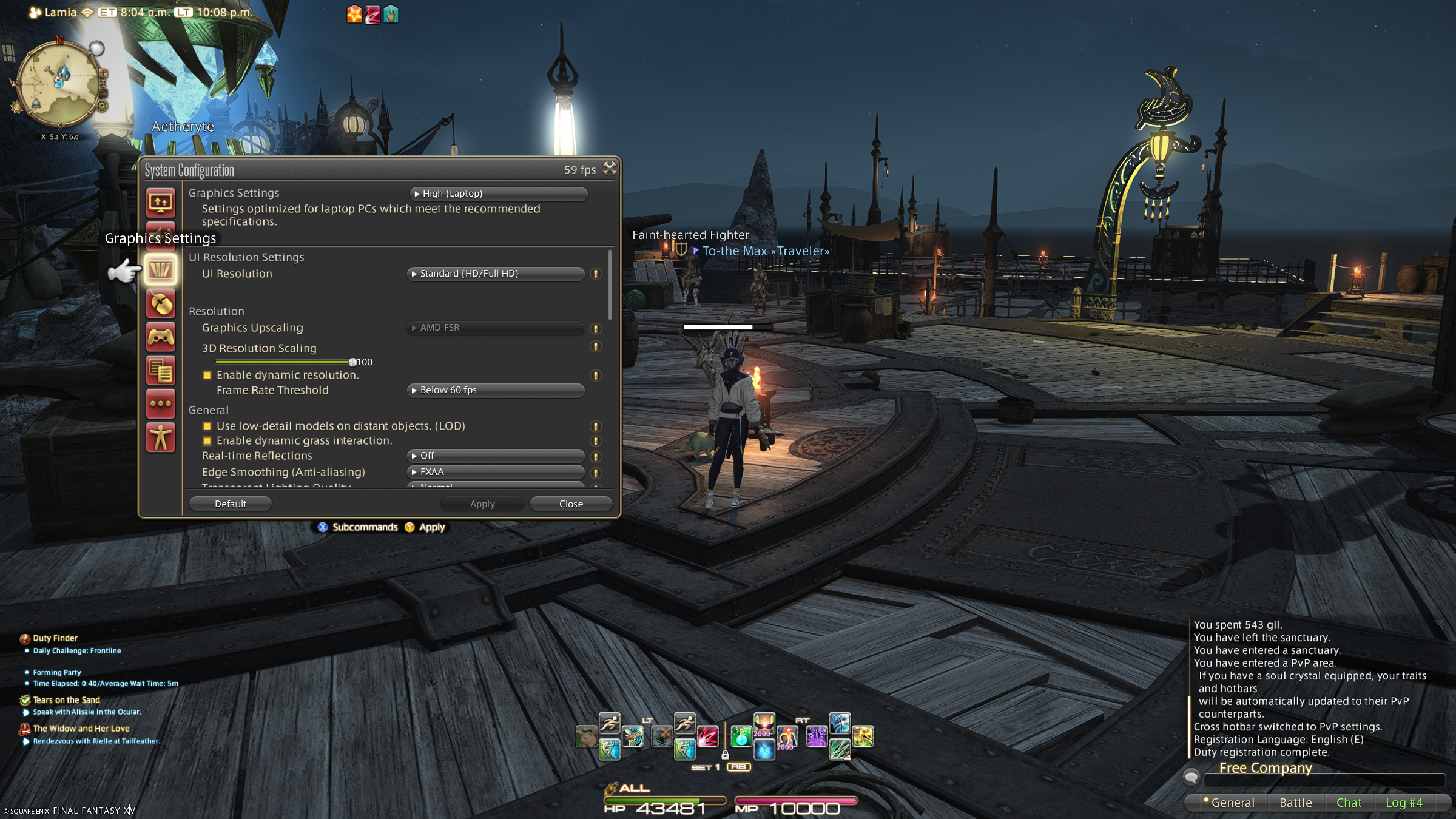Open the Log #4 chat tab
The width and height of the screenshot is (1456, 819).
click(x=1404, y=802)
